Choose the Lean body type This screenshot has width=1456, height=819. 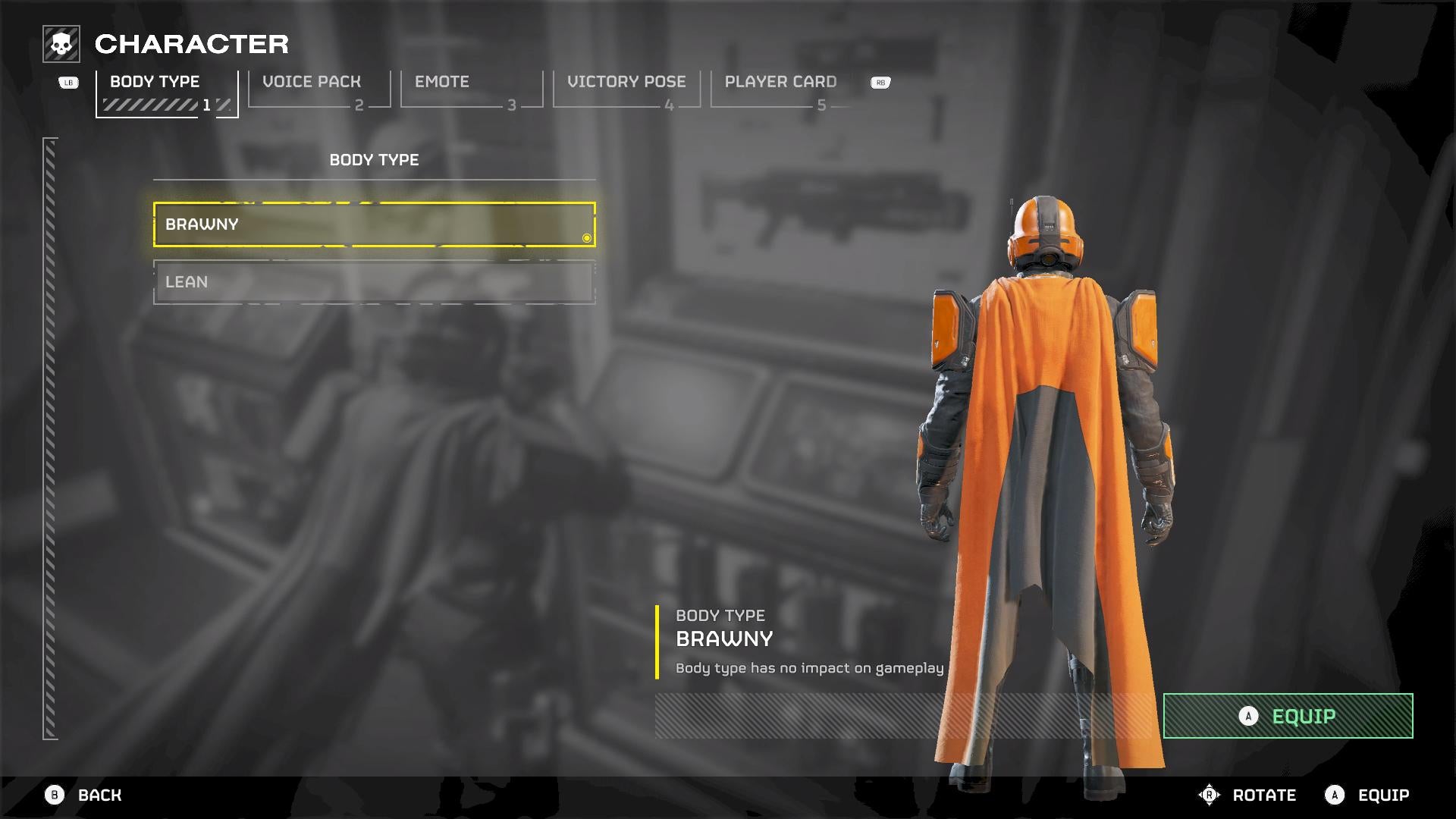[374, 282]
